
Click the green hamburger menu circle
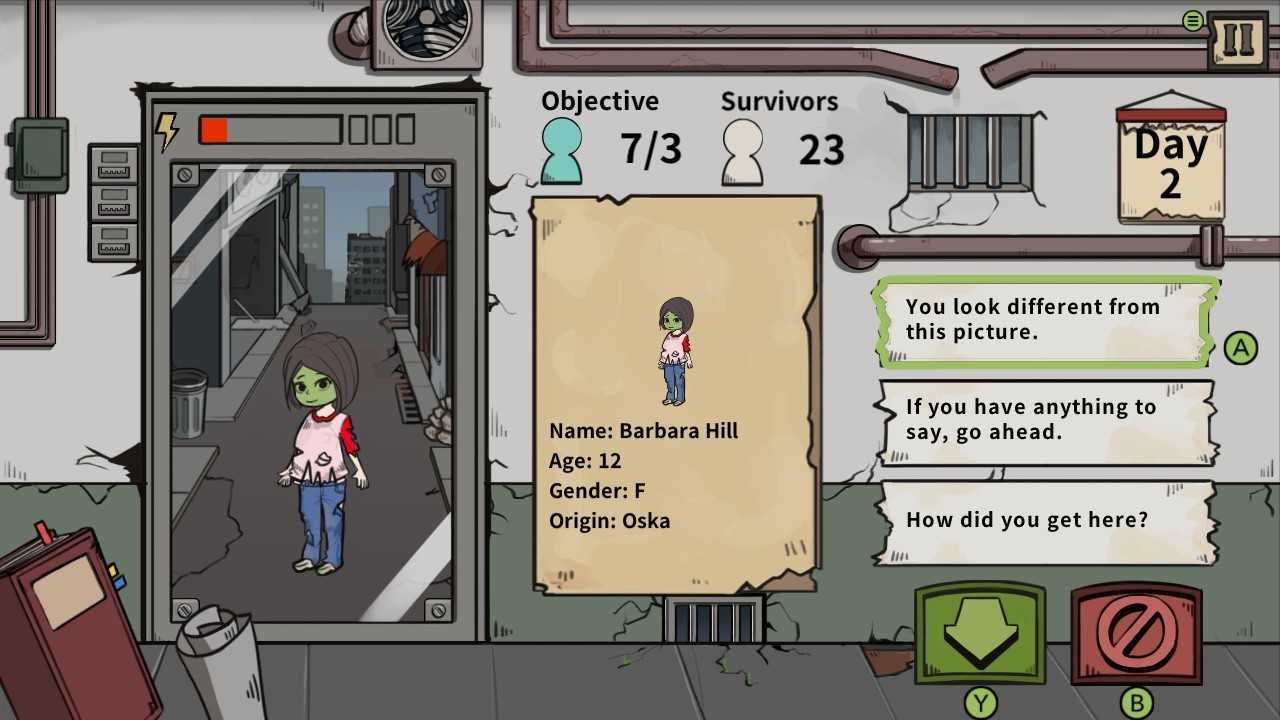click(1192, 19)
